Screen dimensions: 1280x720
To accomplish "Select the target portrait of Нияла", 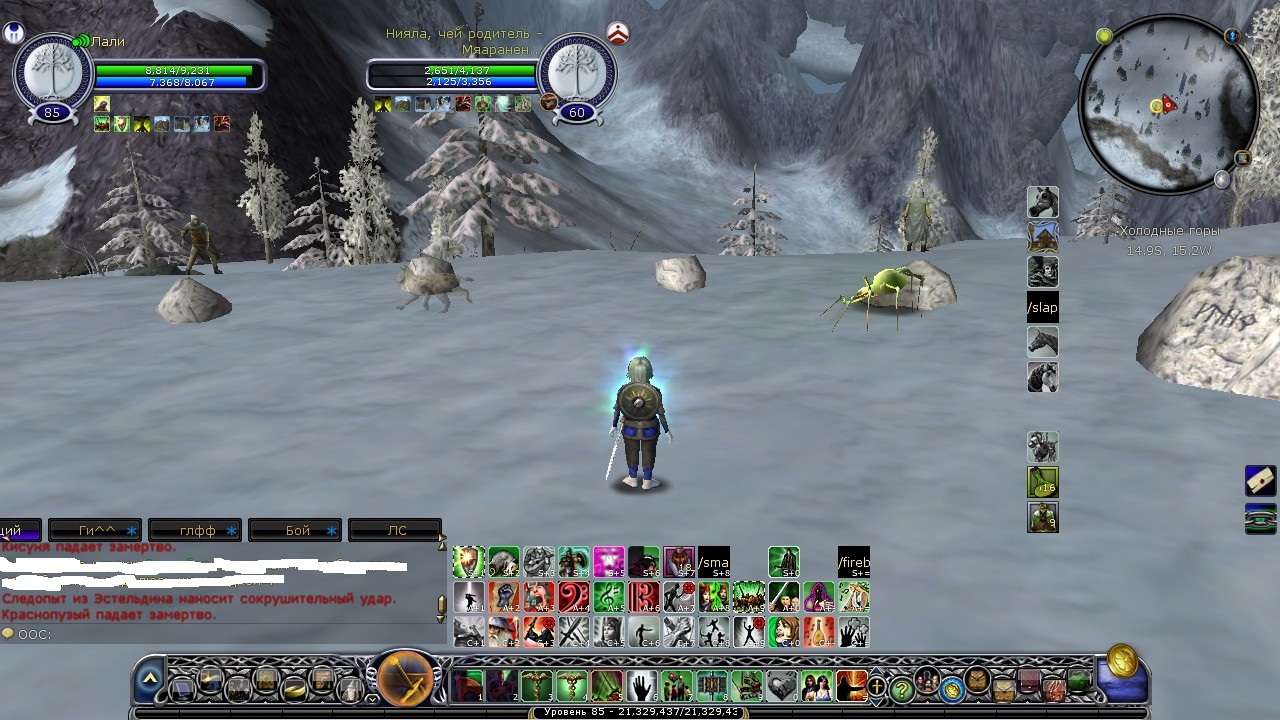I will coord(577,72).
